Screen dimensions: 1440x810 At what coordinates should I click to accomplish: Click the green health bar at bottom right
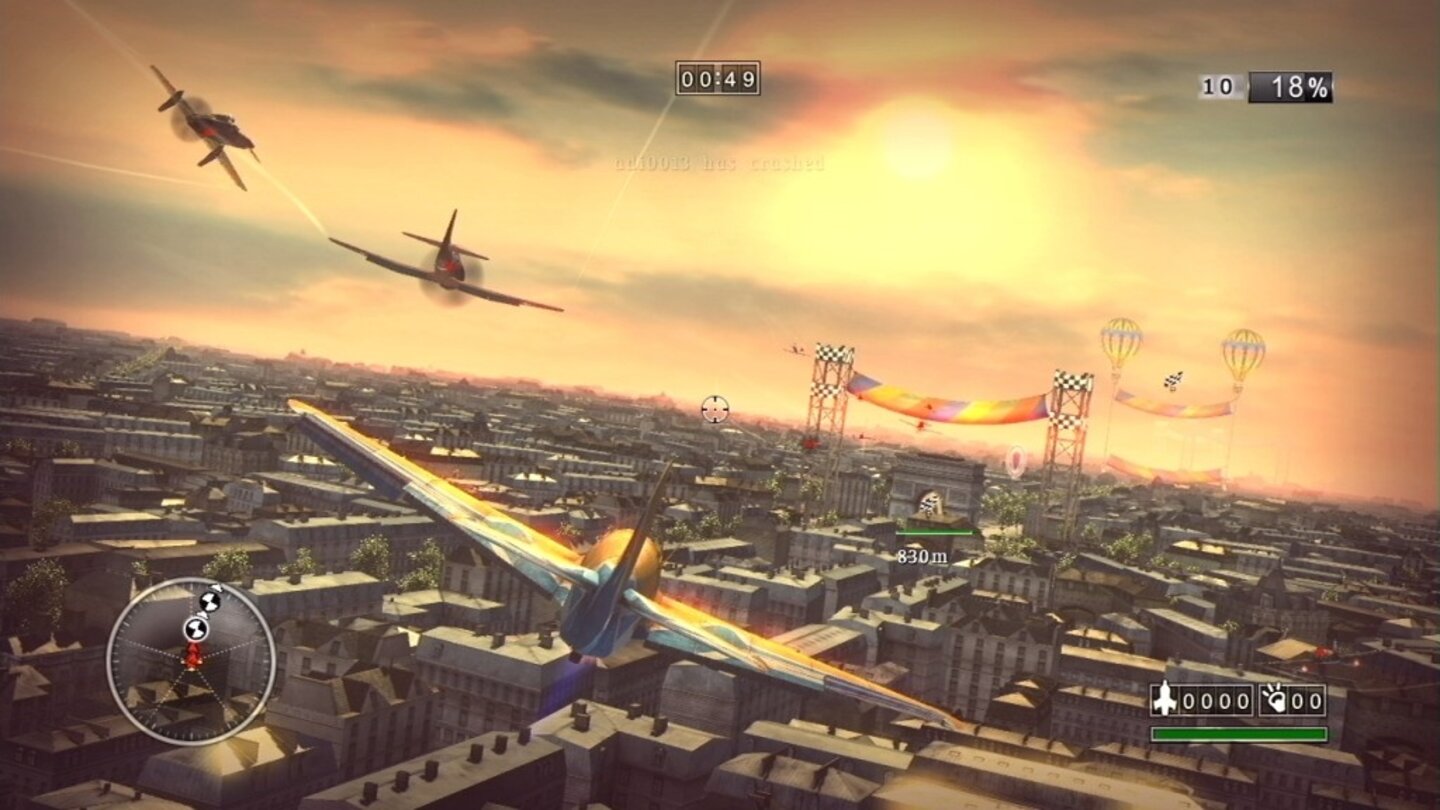(1240, 733)
